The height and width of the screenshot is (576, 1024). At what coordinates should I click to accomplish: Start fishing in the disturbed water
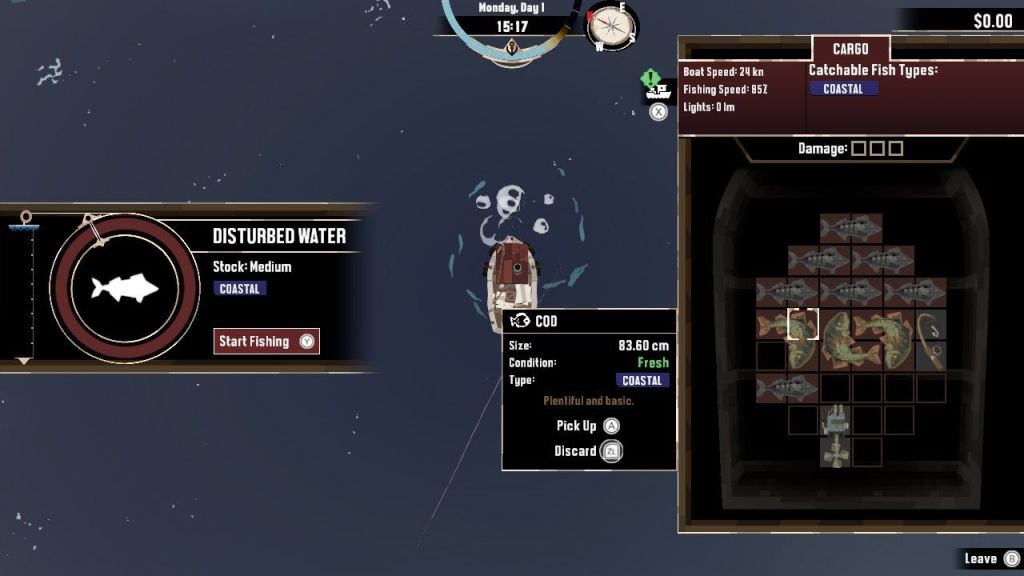pos(266,341)
